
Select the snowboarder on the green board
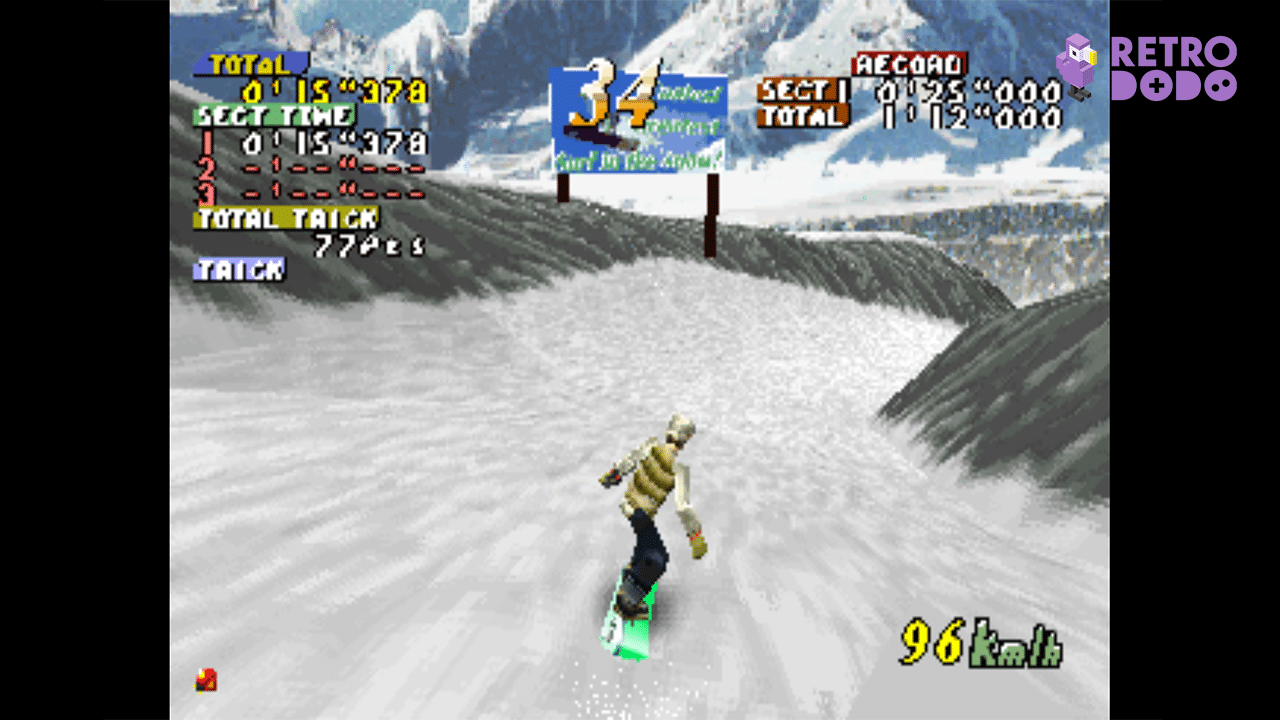click(x=650, y=520)
